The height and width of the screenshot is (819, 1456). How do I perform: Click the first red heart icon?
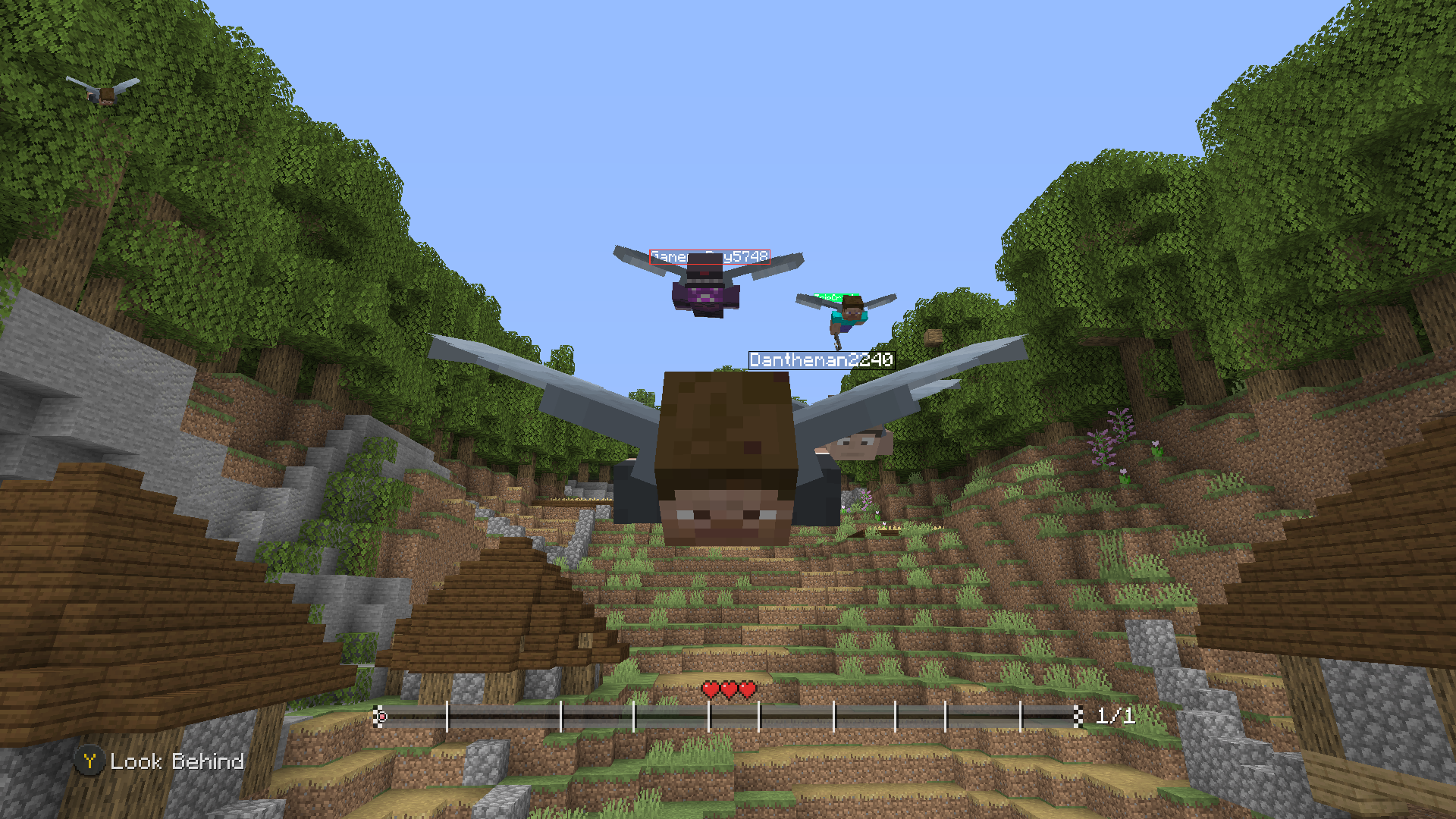(710, 692)
